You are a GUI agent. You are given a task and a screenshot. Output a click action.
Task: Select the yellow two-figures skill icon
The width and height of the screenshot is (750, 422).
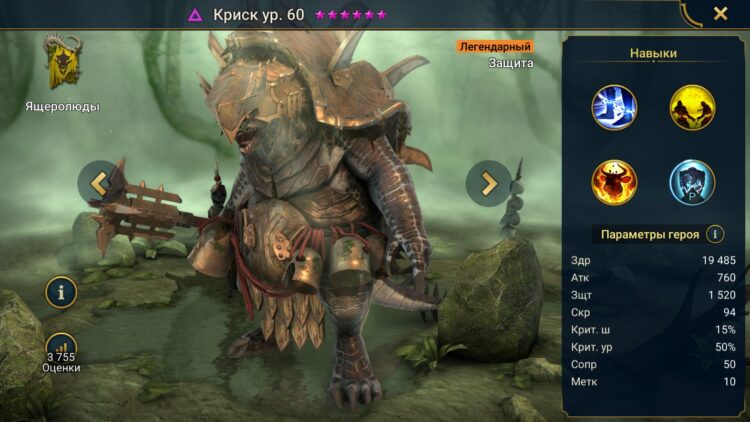[691, 106]
